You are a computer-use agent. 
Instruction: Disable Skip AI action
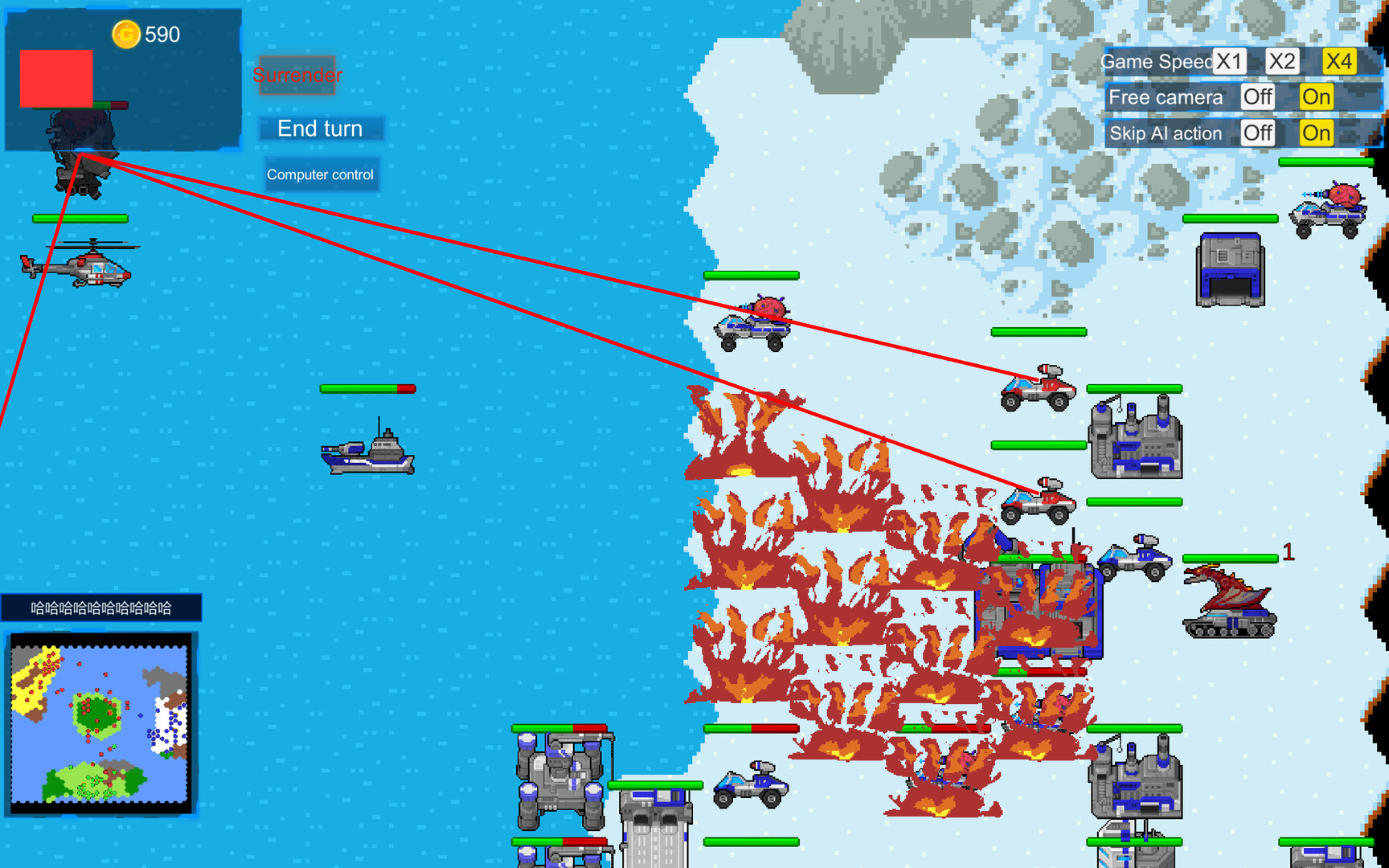[1258, 133]
